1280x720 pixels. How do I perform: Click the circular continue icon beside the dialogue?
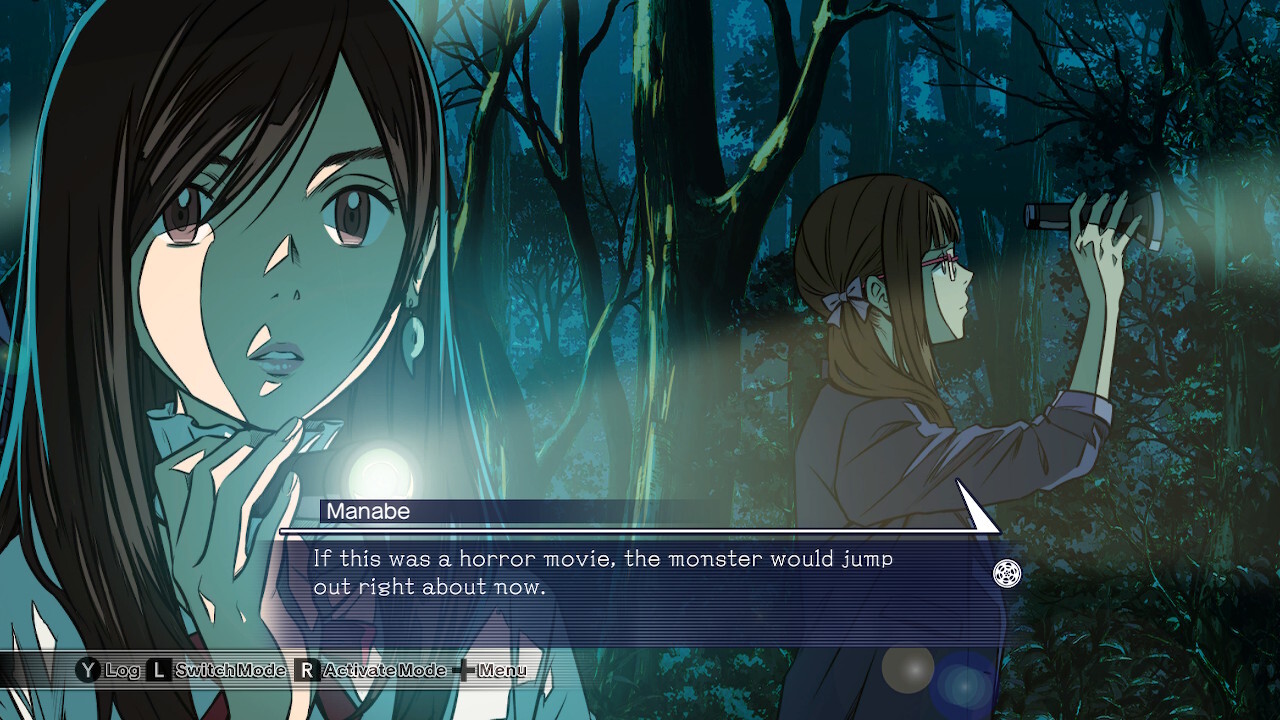[1007, 574]
